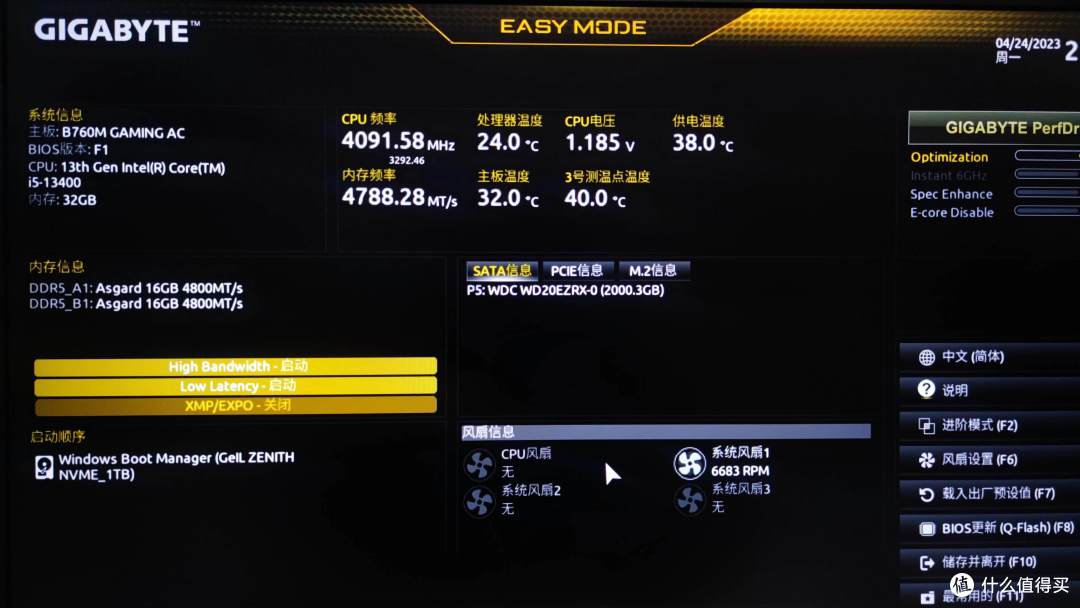The image size is (1080, 608).
Task: Adjust the Optimization slider
Action: [1046, 156]
